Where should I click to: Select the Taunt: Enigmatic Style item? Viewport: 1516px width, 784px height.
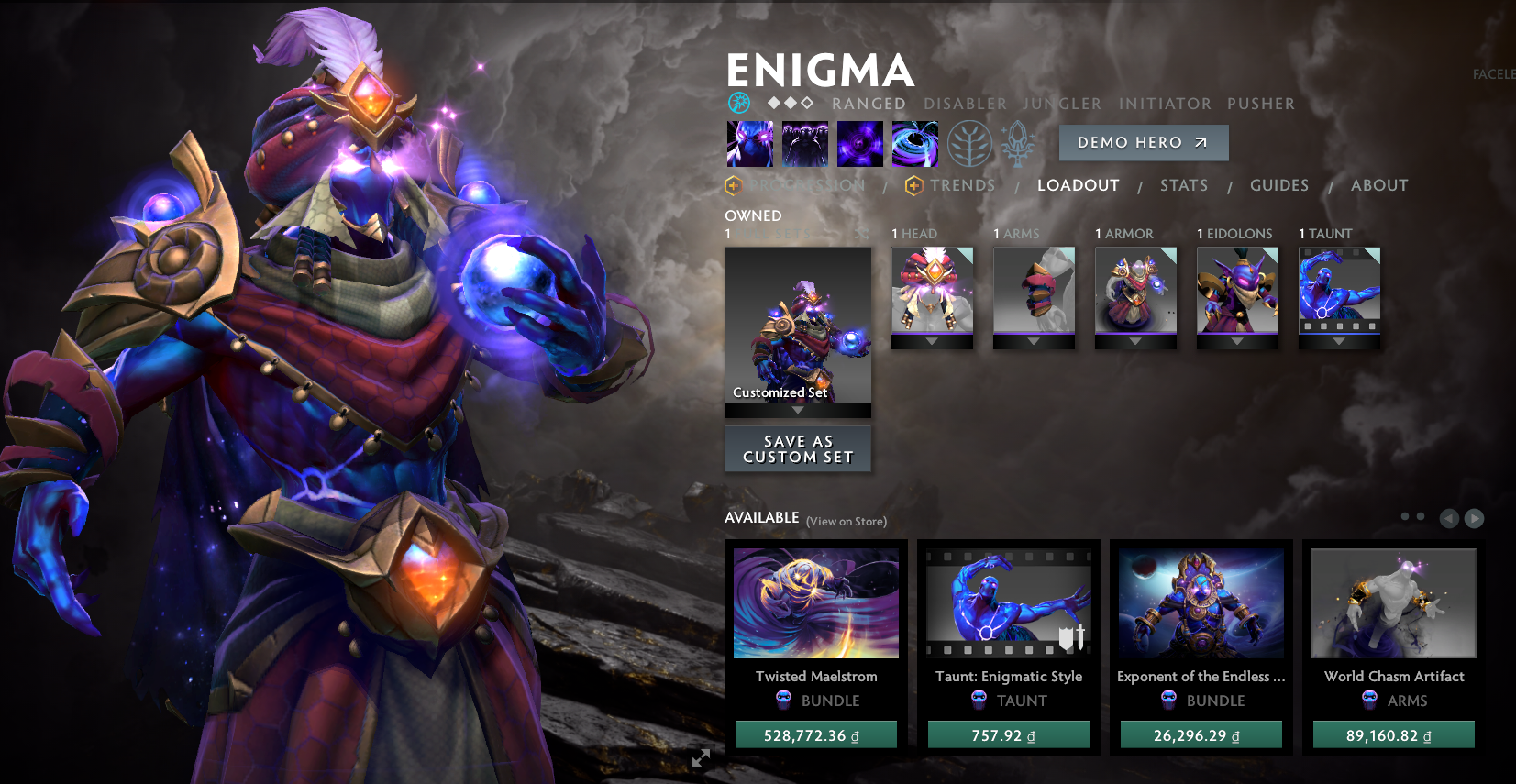(x=1008, y=603)
